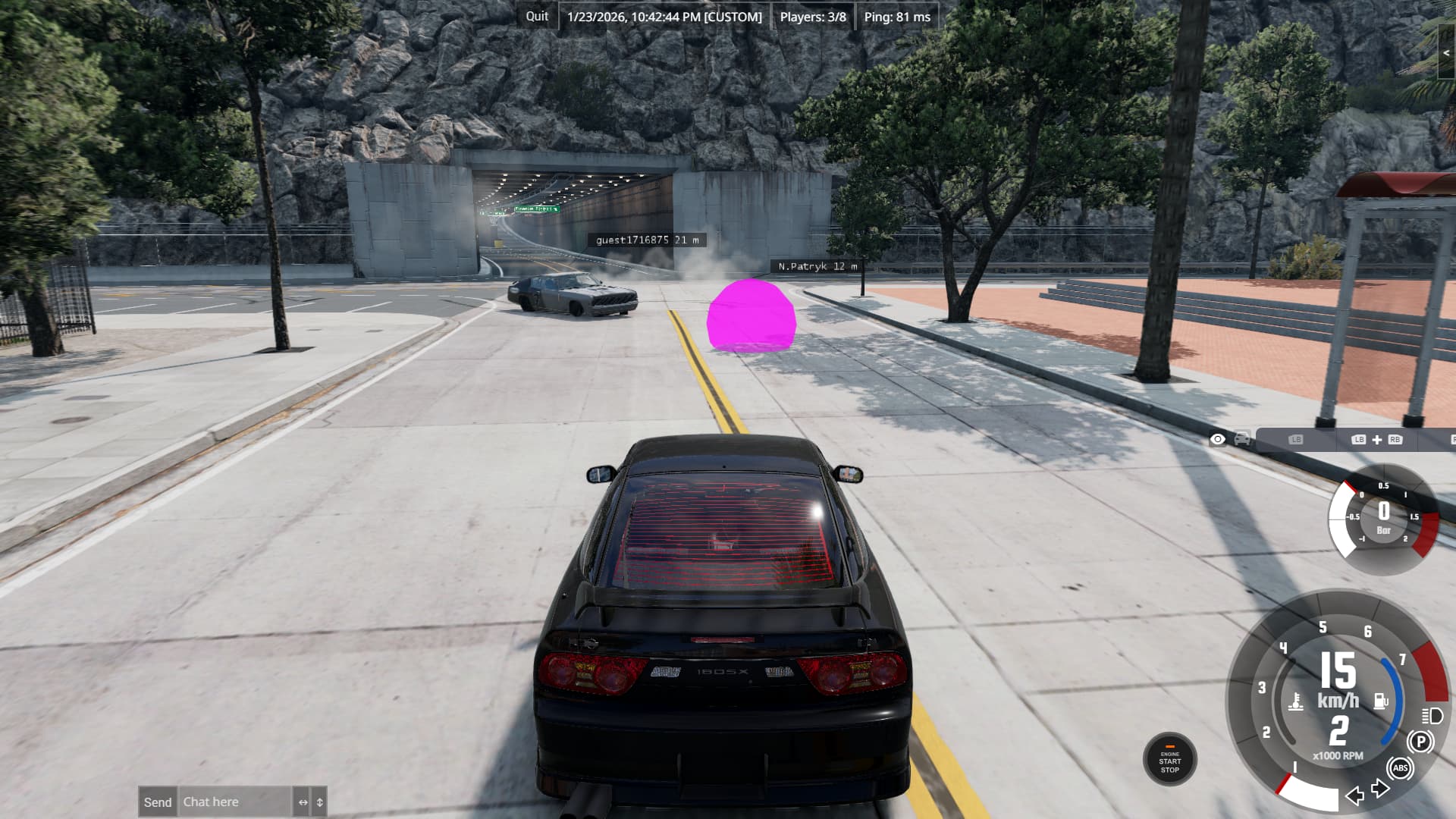Expand the collapsed side panel arrow
The image size is (1456, 819).
(x=1446, y=53)
